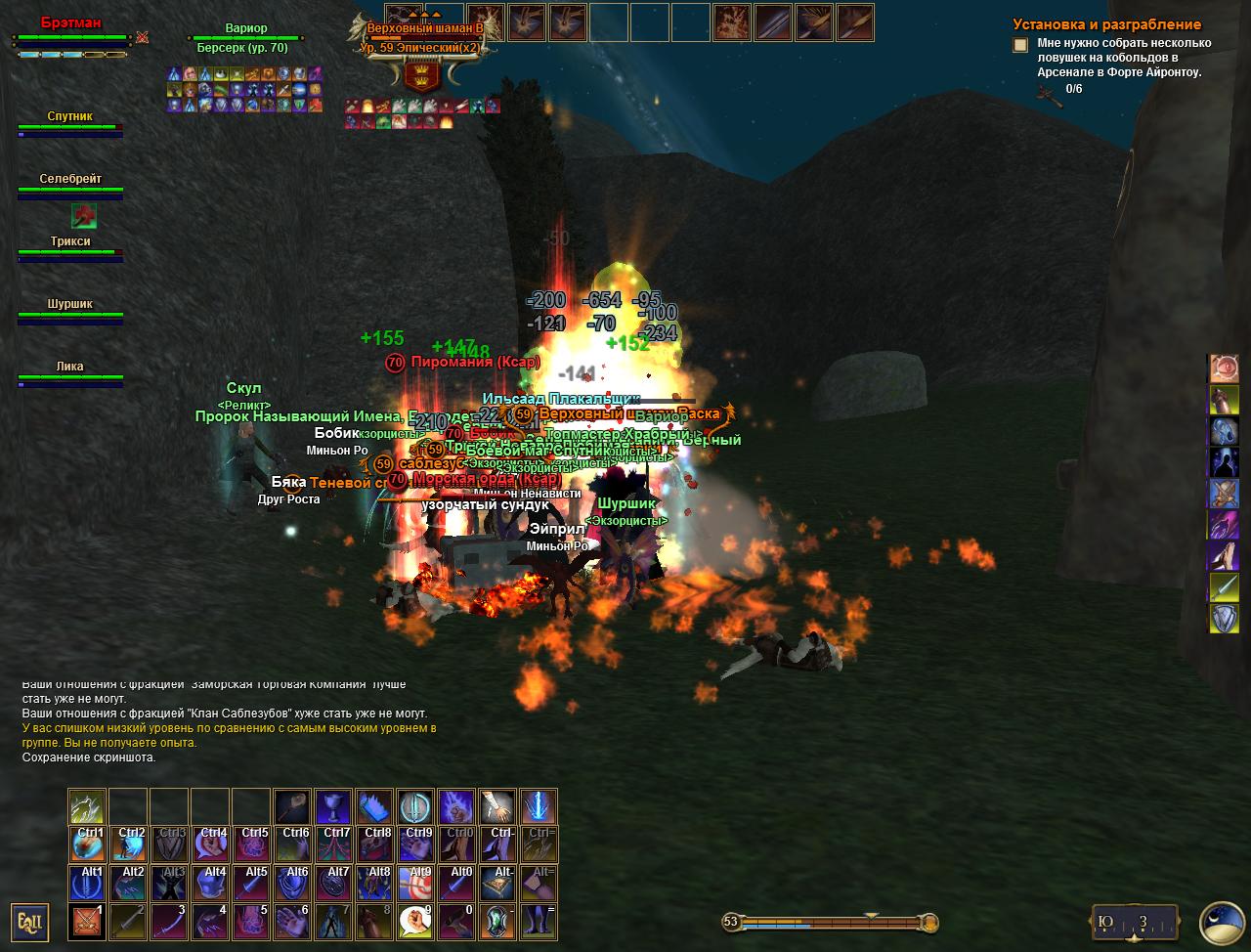
Task: Select group member Шуршик
Action: [70, 310]
